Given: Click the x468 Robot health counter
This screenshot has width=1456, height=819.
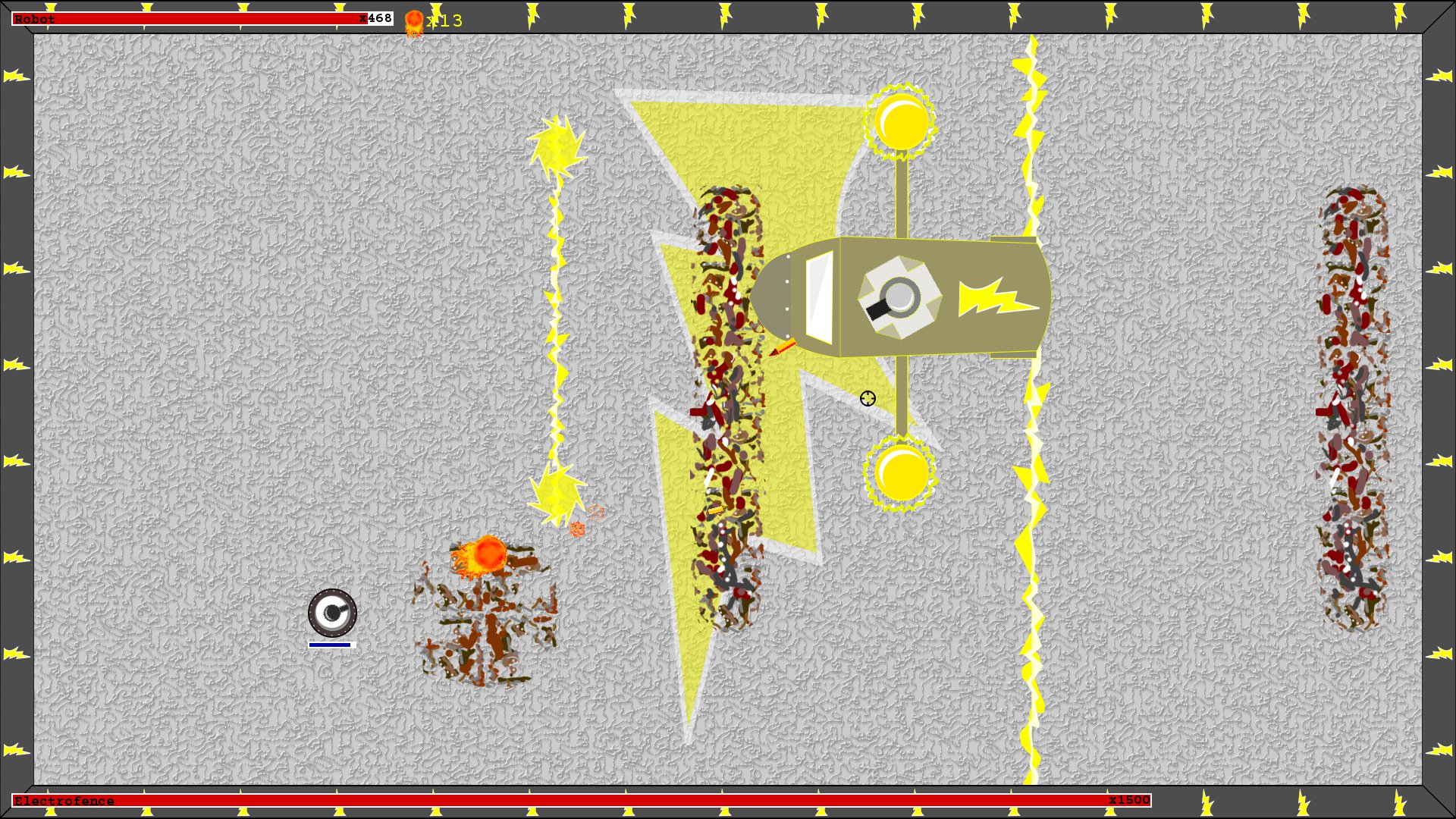Looking at the screenshot, I should pos(376,18).
